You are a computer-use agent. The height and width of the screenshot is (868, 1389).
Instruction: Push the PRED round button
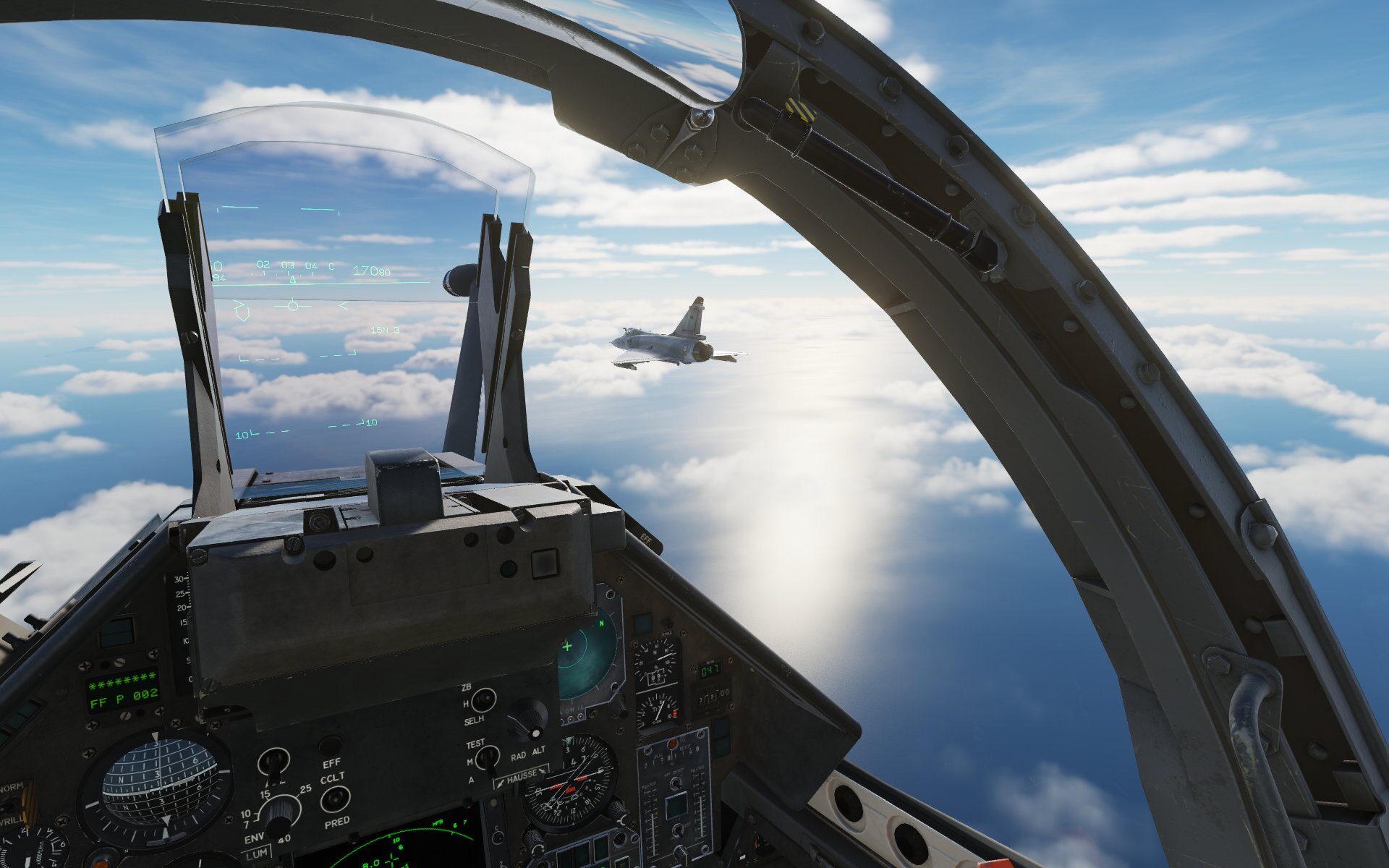[x=335, y=799]
